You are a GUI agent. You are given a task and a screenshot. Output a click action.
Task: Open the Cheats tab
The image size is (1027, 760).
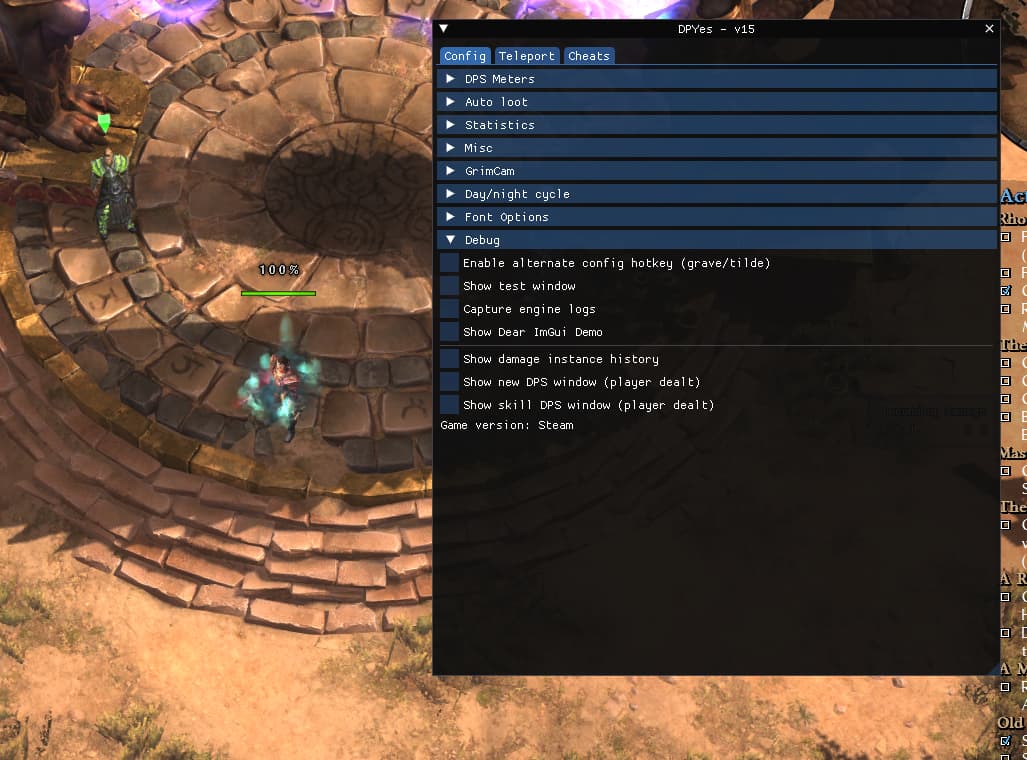588,56
